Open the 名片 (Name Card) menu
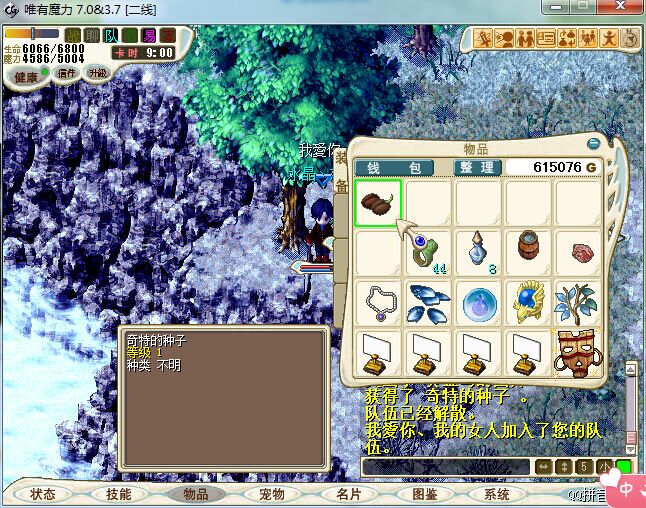646x508 pixels. pyautogui.click(x=347, y=494)
